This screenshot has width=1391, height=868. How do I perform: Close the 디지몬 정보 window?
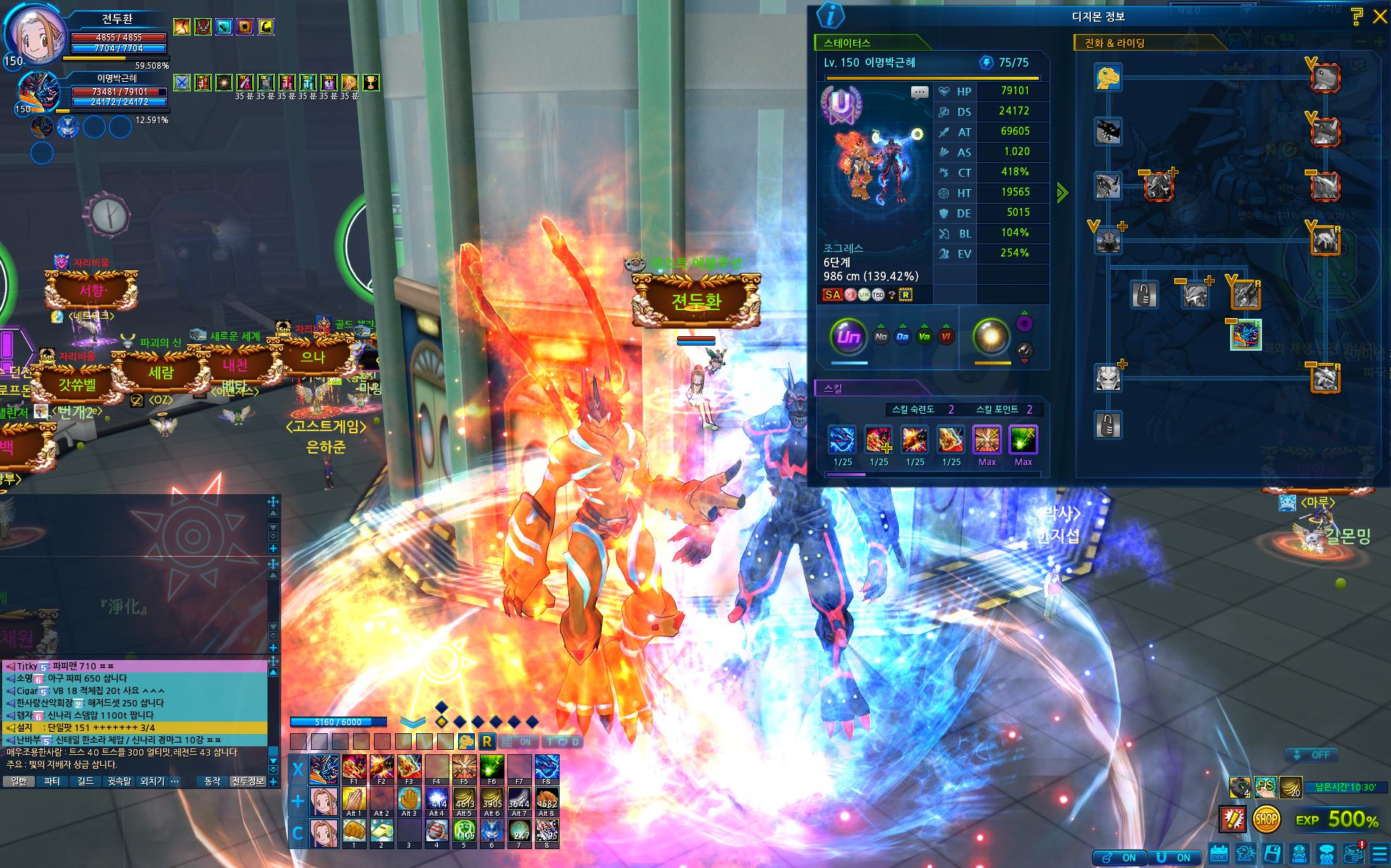[x=1379, y=17]
